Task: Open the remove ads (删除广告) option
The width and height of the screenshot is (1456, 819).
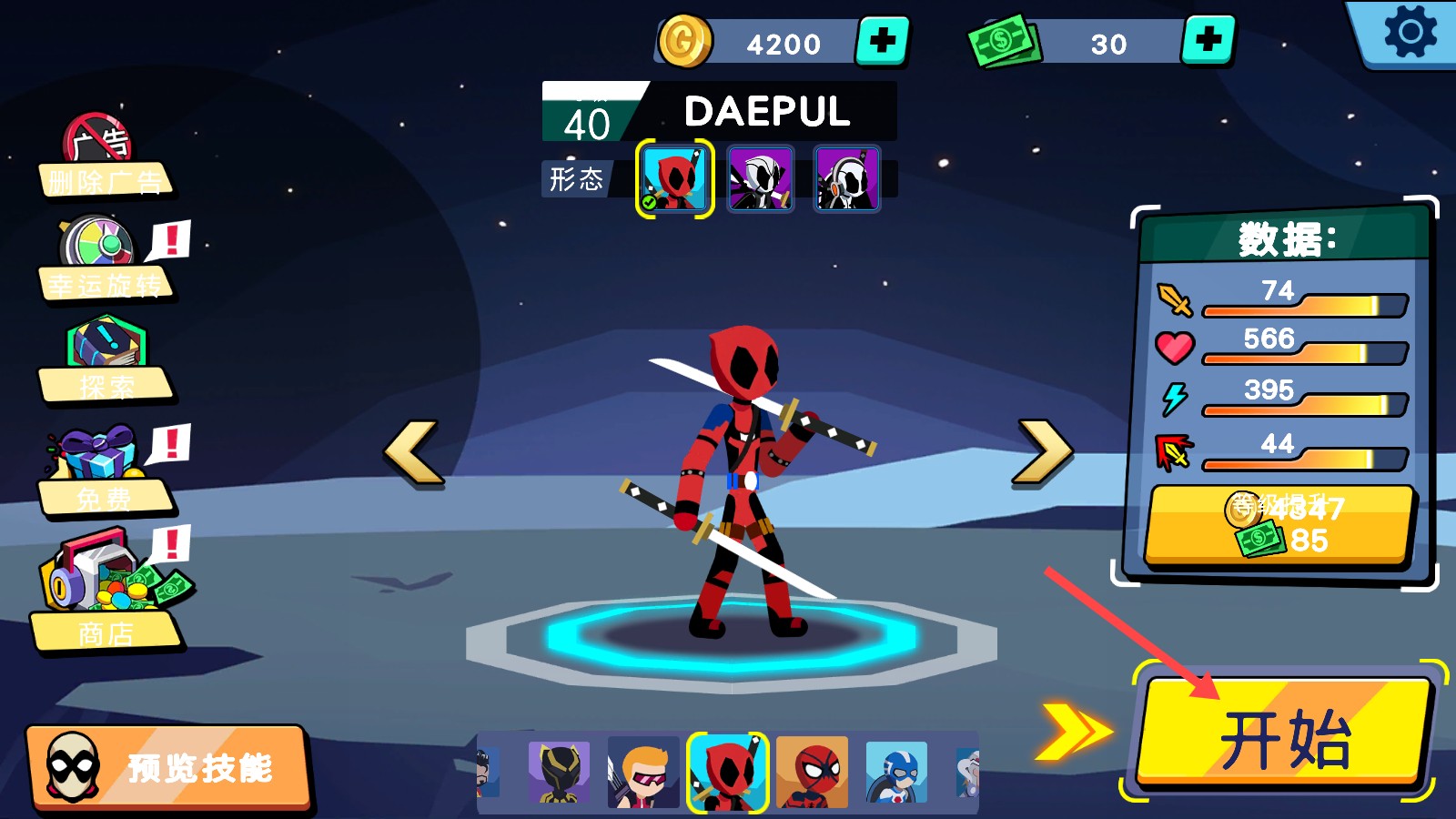Action: [103, 159]
